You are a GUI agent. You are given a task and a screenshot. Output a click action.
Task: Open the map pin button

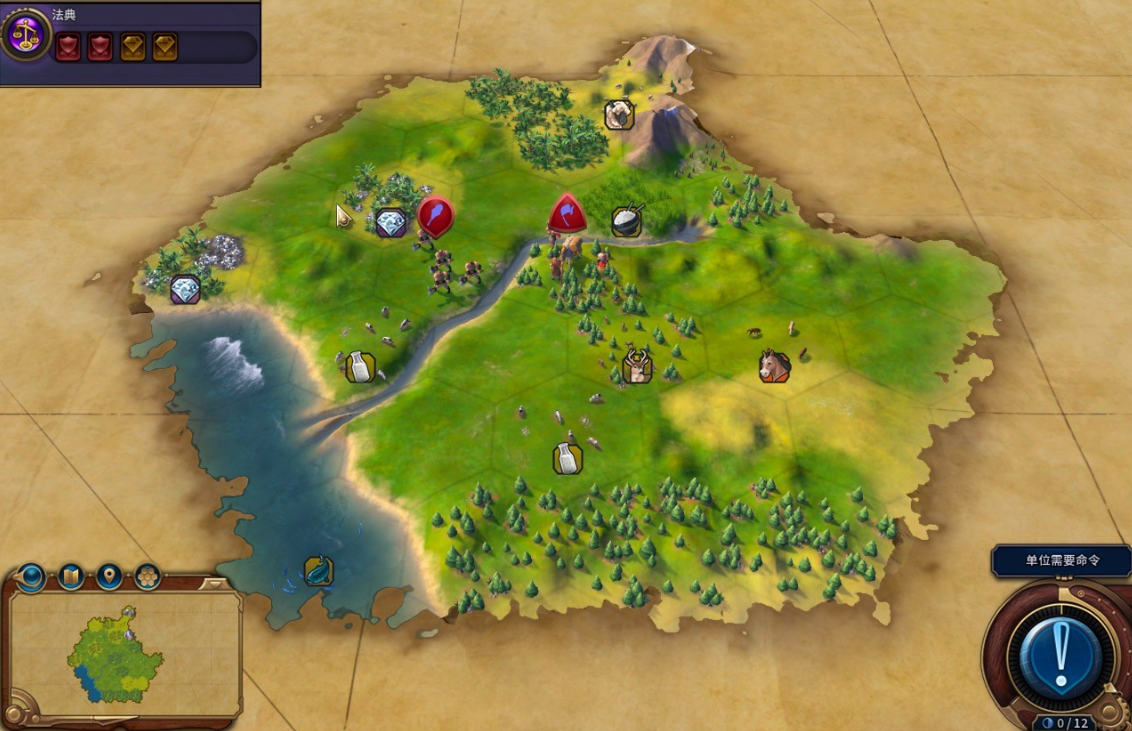(109, 577)
